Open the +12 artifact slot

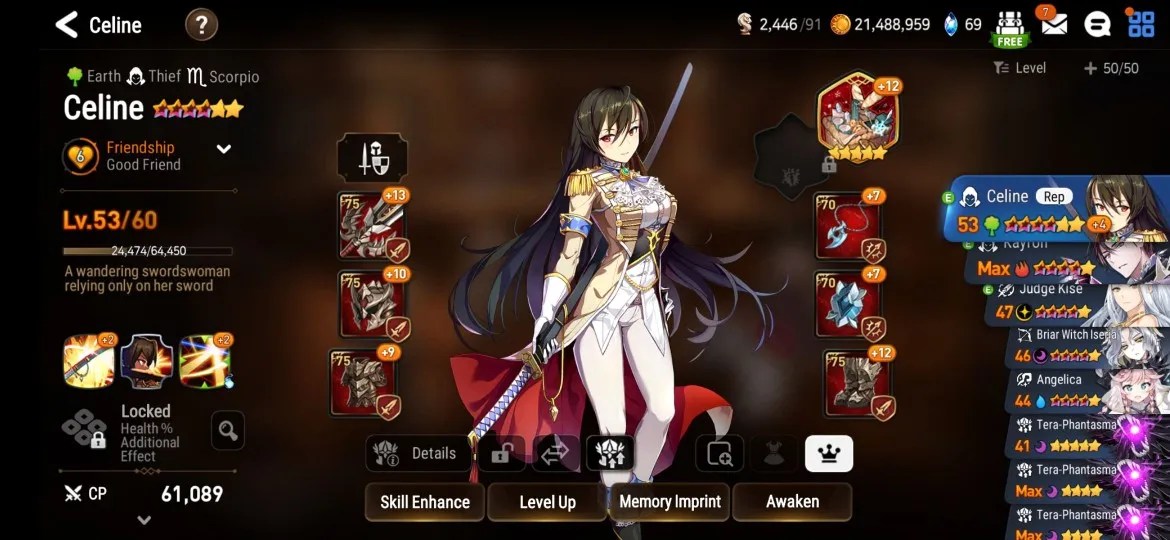pos(858,116)
